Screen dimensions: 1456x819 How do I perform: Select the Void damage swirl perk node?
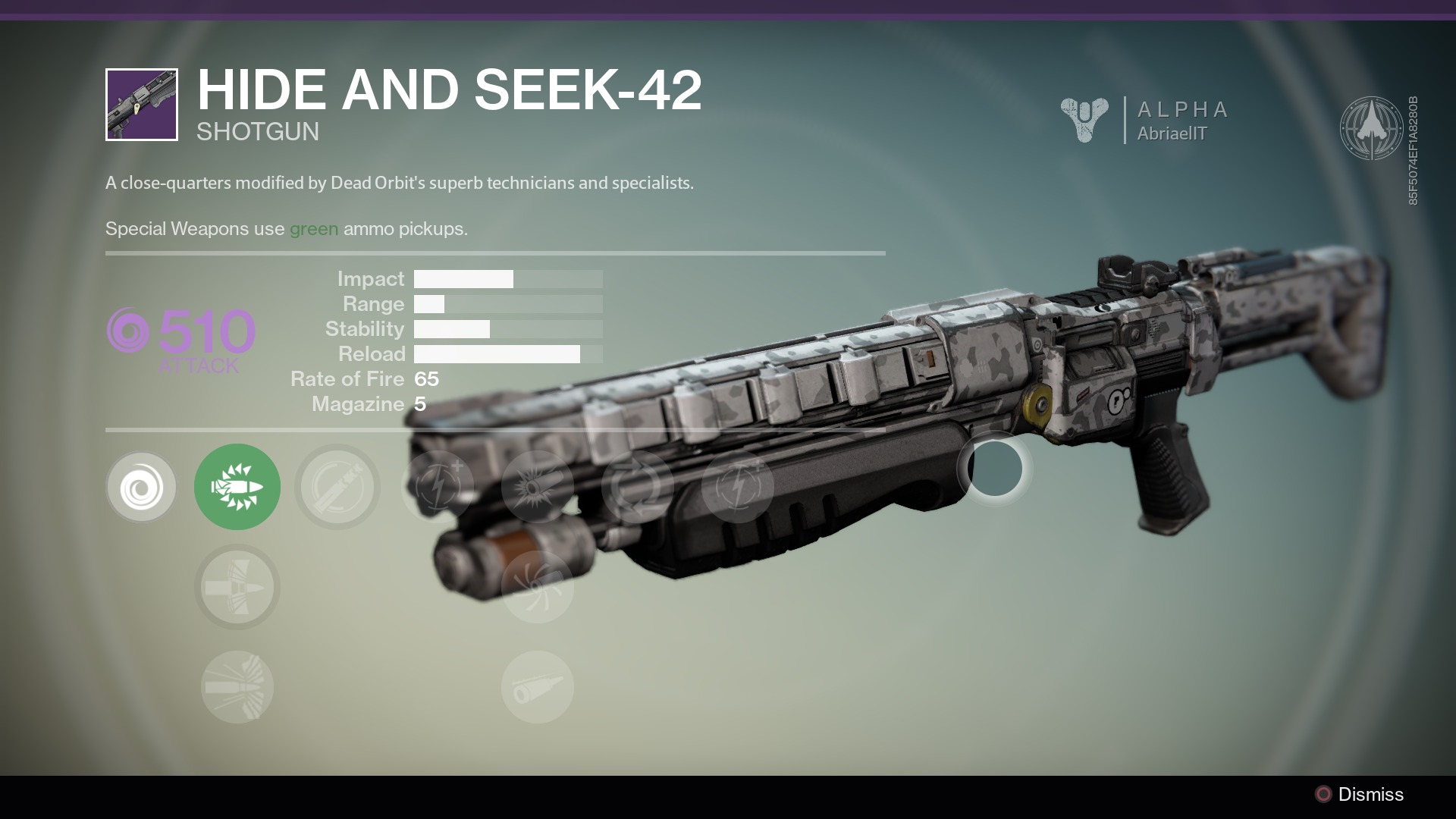[x=141, y=487]
